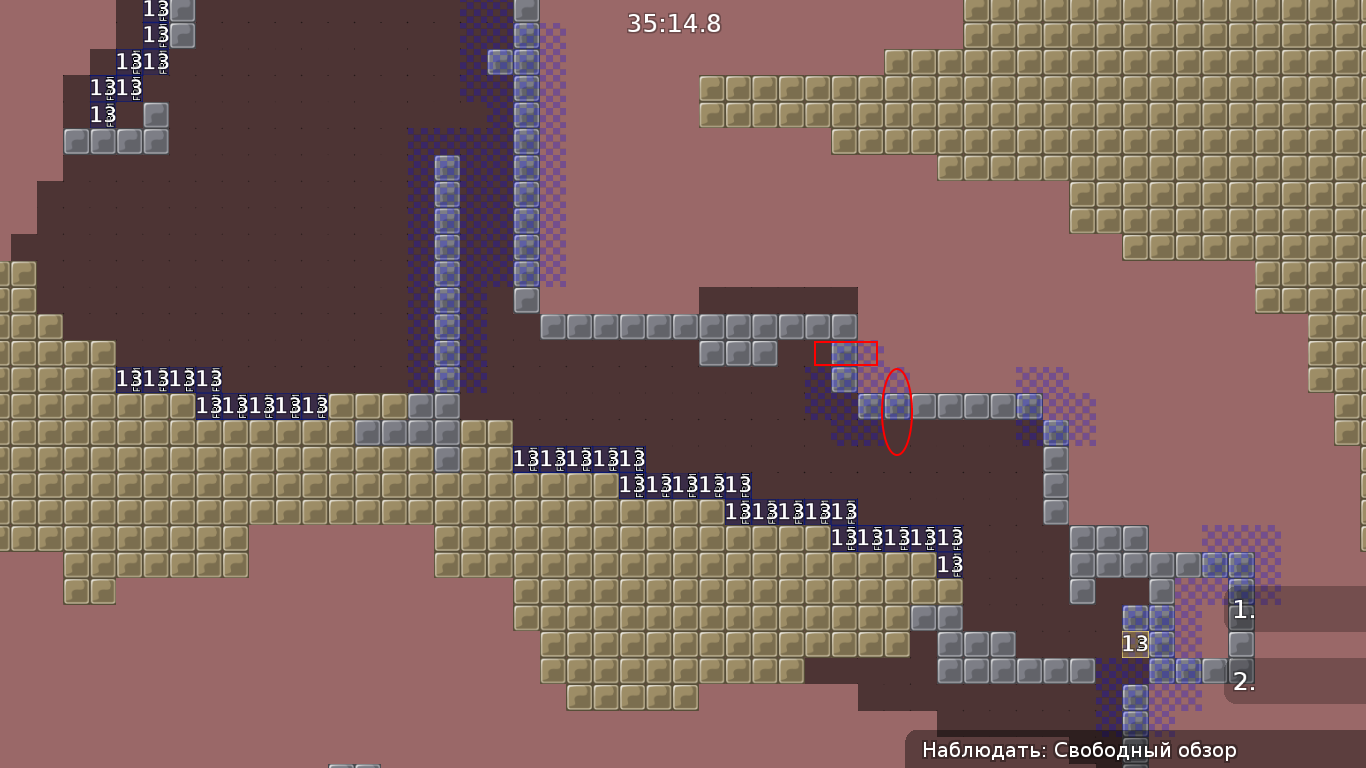This screenshot has height=768, width=1366.
Task: Click the player 2 marker label
Action: pos(1244,683)
